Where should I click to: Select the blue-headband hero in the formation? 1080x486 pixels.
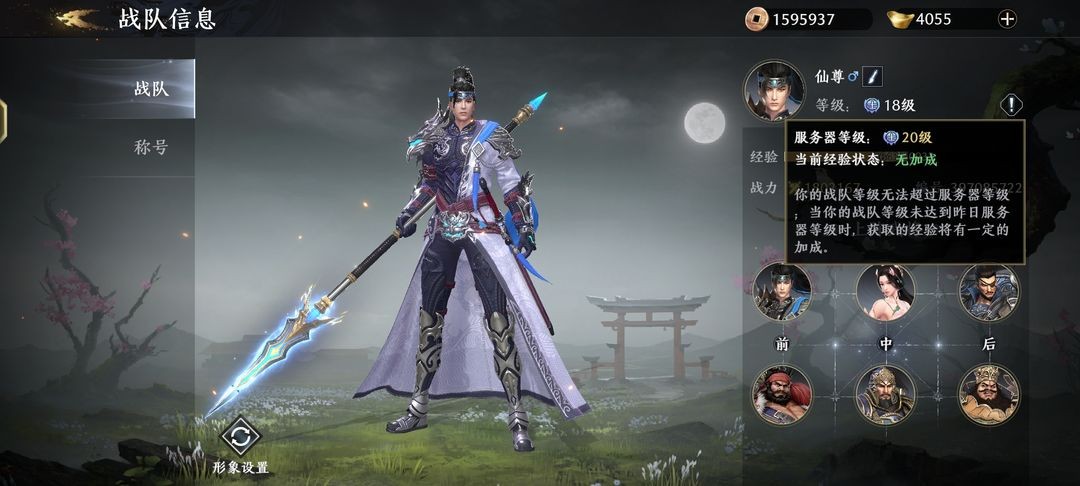pyautogui.click(x=782, y=292)
